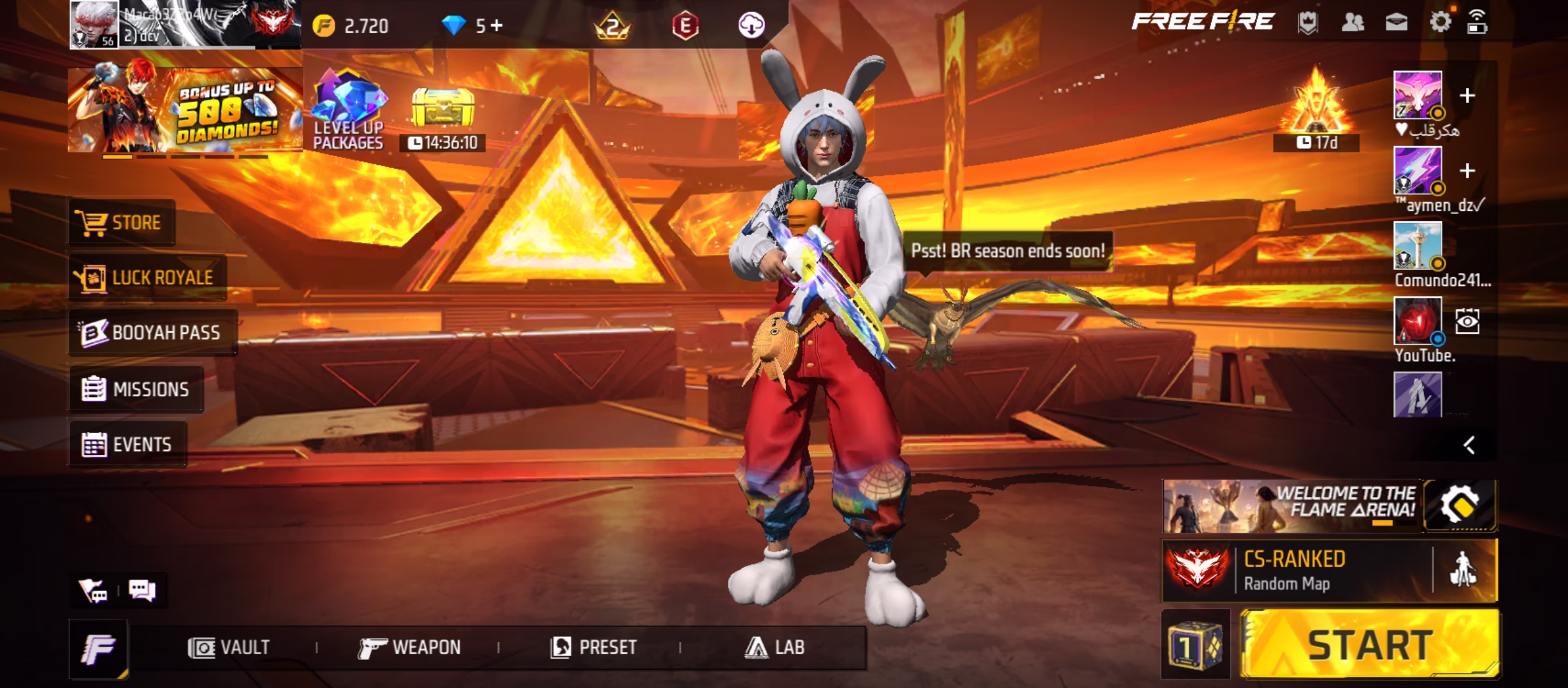Open Luck Royale

click(x=147, y=278)
